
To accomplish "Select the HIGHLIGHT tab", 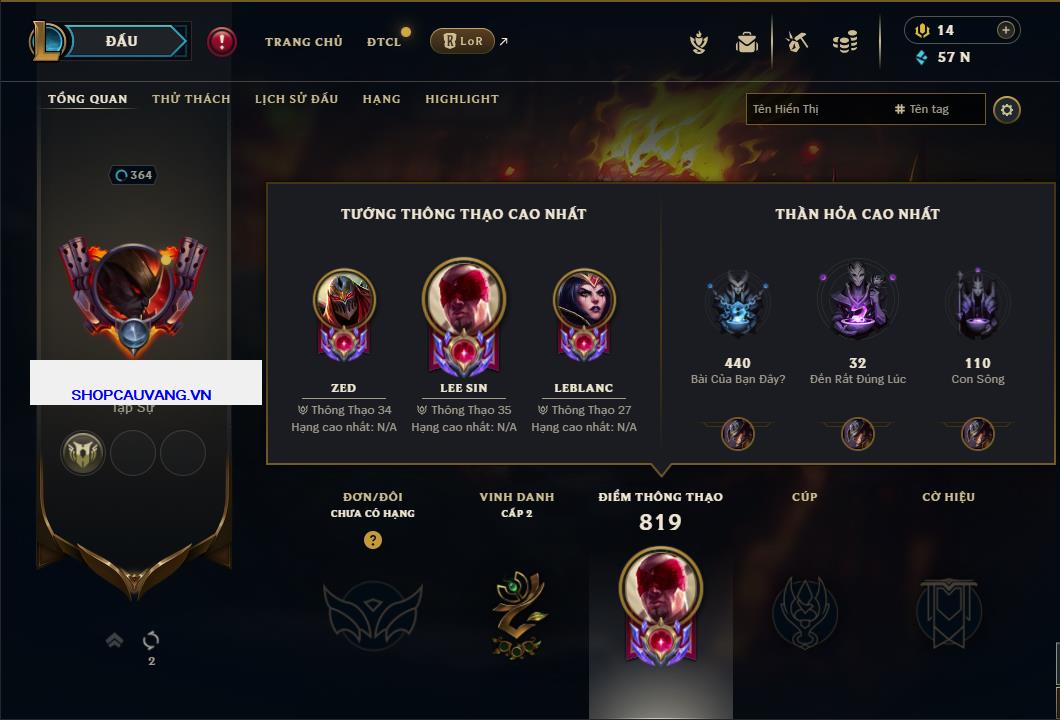I will [x=461, y=99].
